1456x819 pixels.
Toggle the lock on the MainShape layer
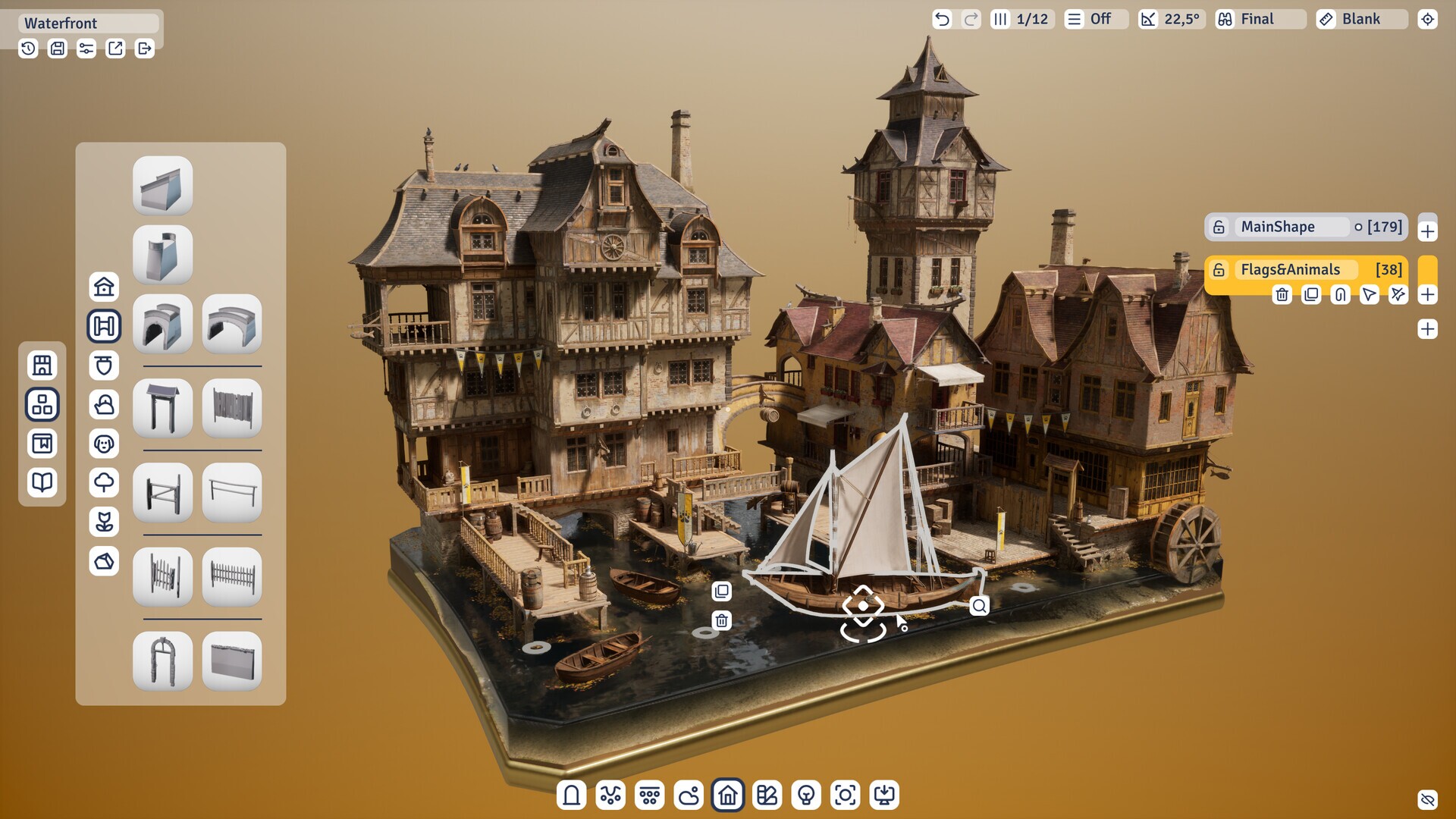1219,226
